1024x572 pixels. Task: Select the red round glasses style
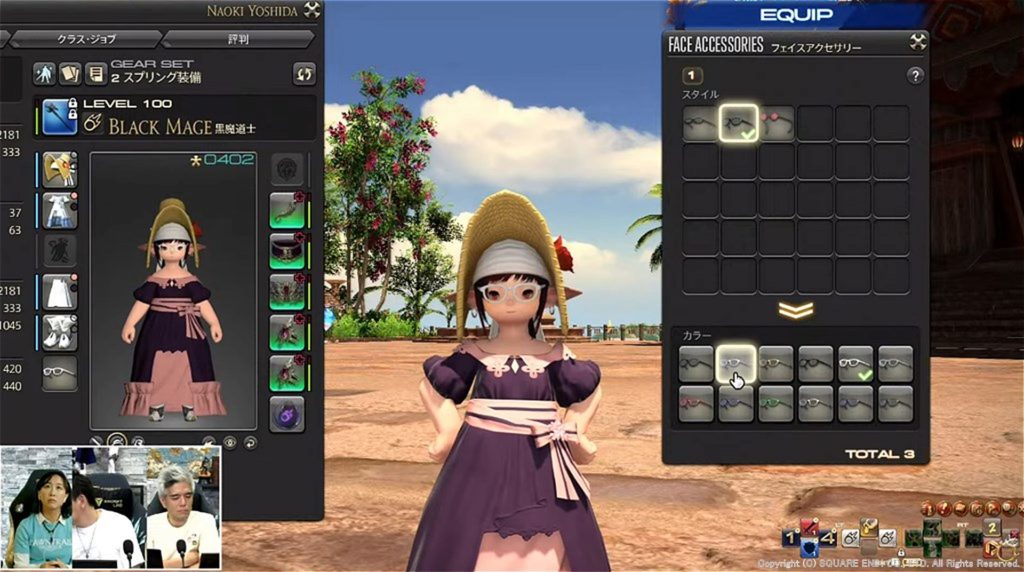pos(777,124)
